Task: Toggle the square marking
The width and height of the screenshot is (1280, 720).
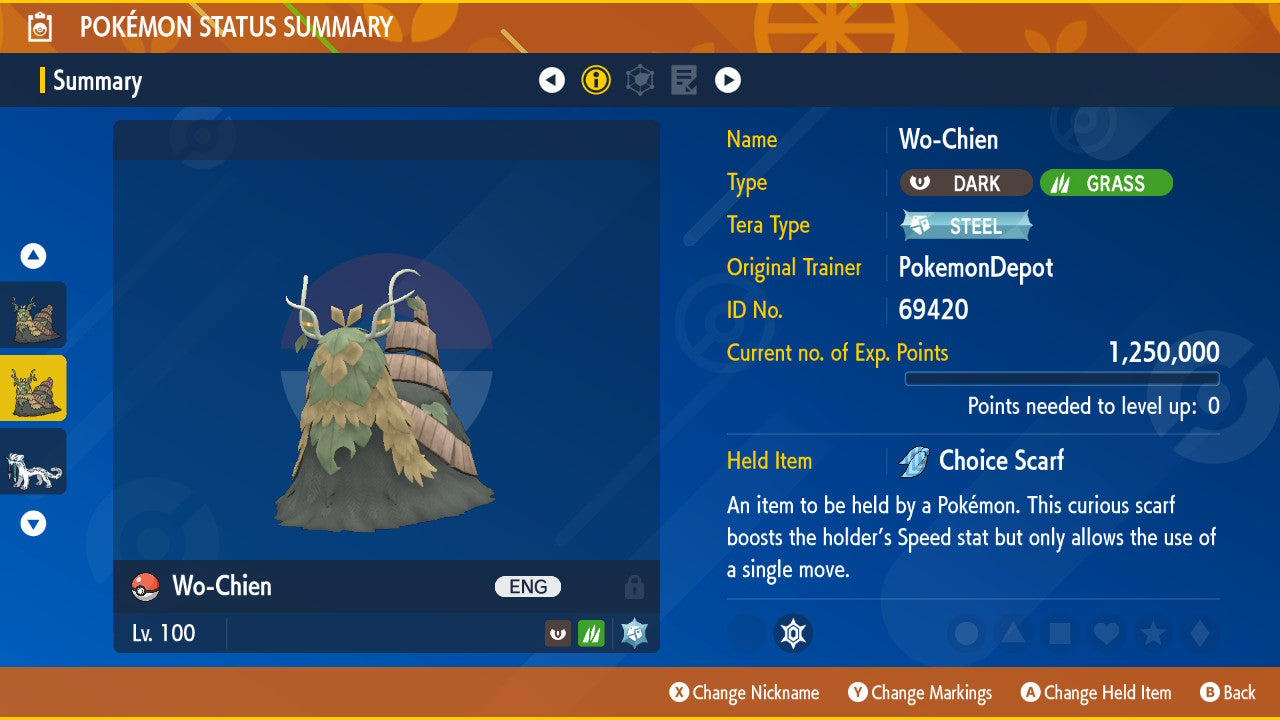Action: [1059, 633]
